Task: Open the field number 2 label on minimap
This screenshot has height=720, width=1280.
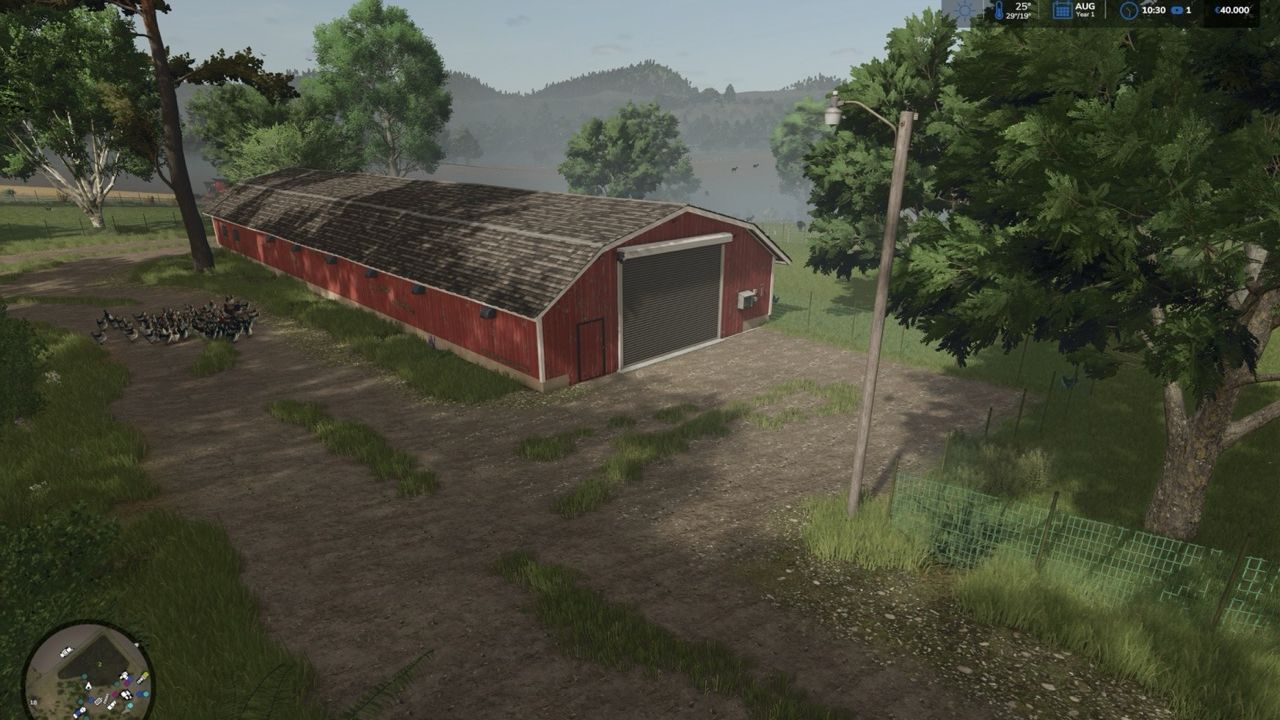Action: point(100,663)
